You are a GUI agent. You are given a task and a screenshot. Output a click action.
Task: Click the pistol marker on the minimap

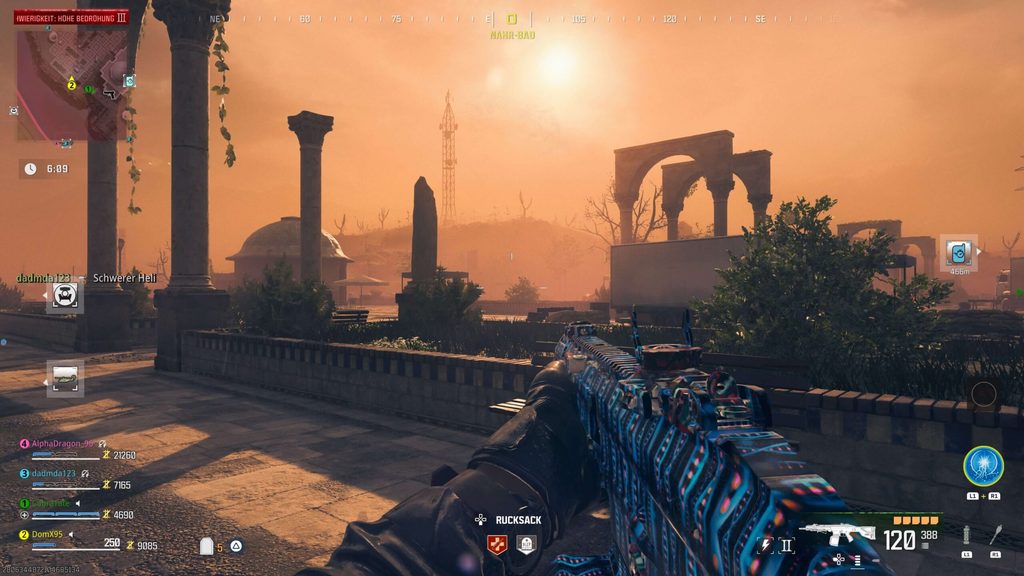click(x=109, y=94)
